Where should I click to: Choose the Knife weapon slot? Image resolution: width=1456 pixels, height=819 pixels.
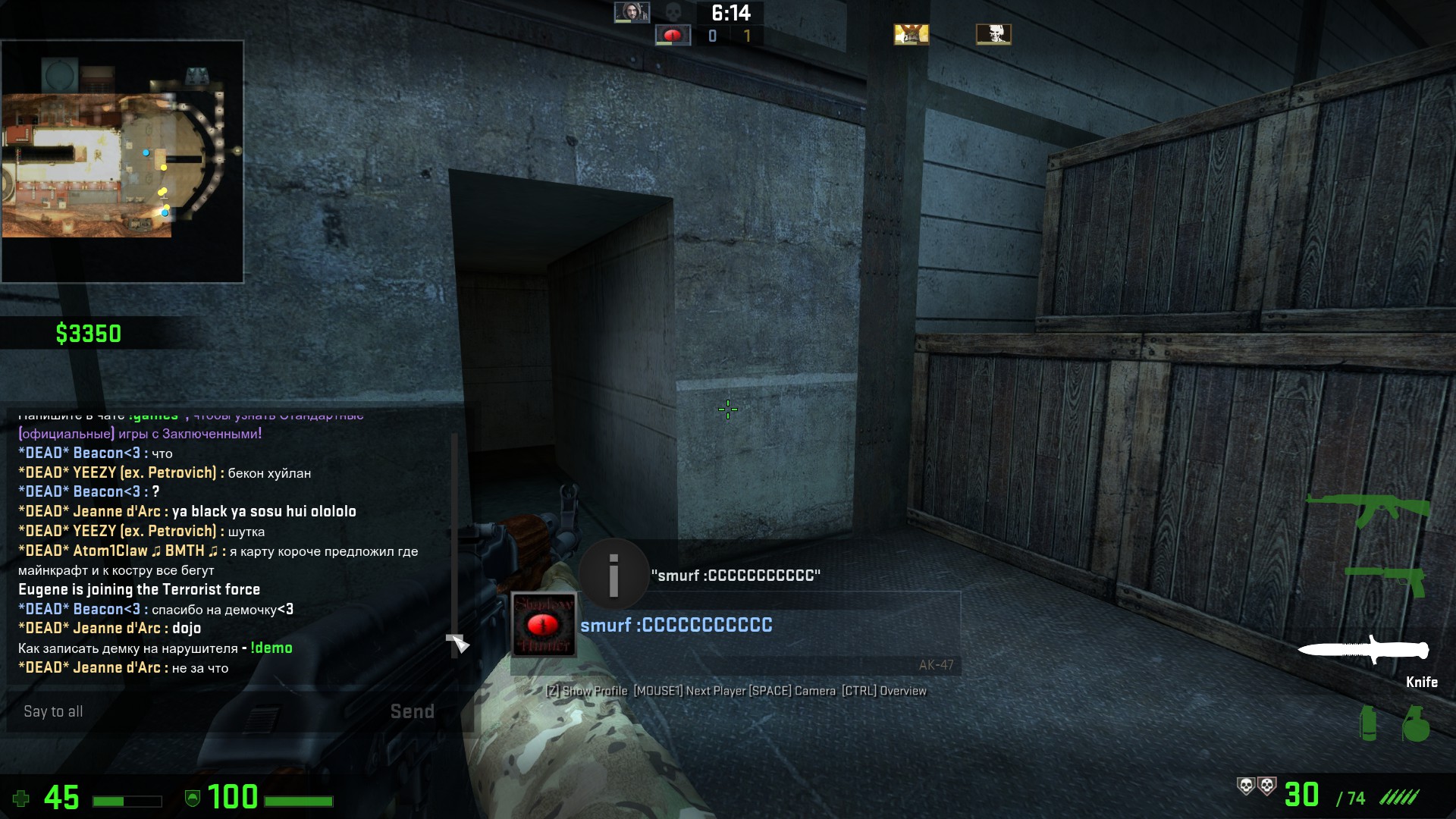[x=1363, y=651]
